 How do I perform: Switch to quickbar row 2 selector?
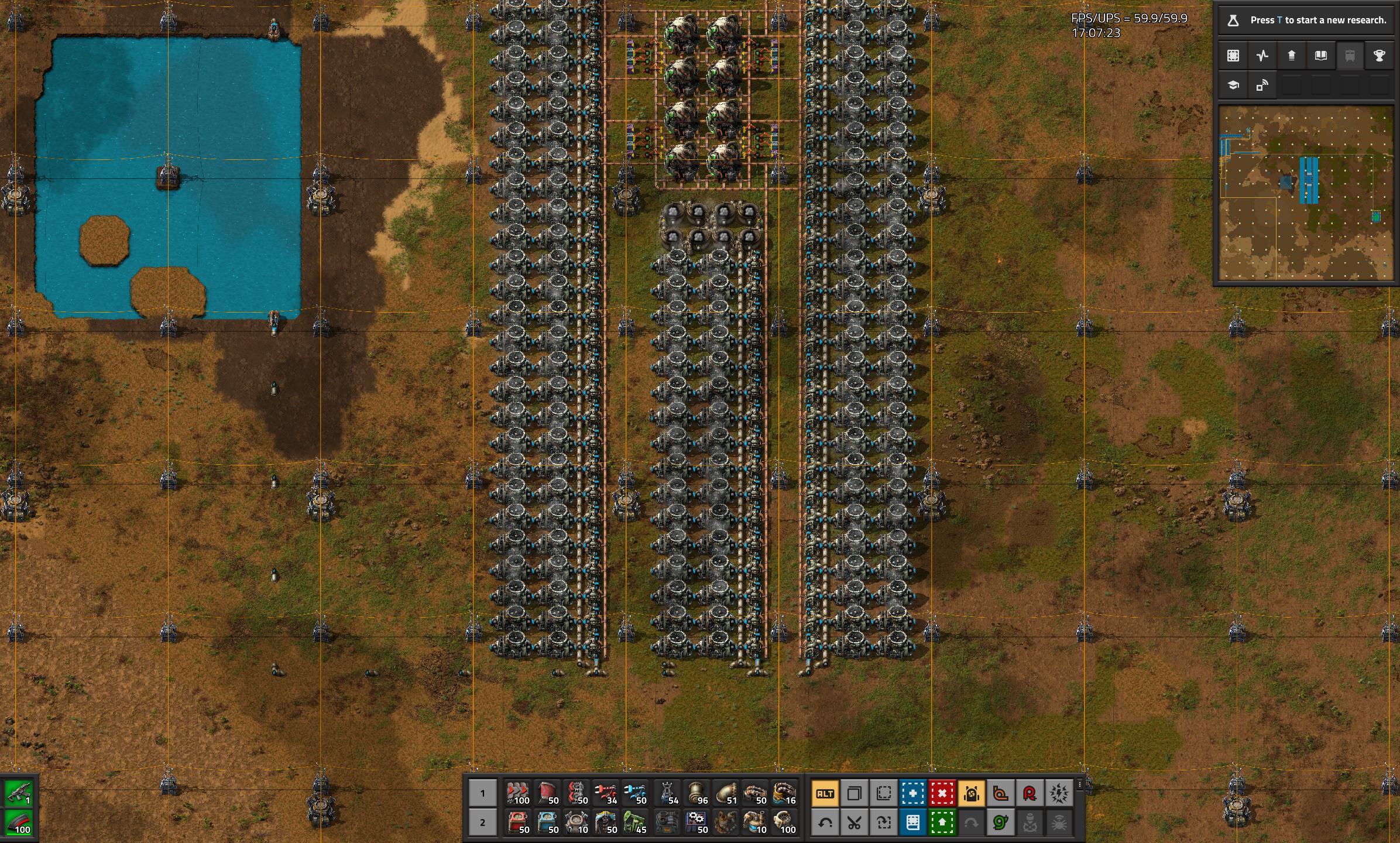click(x=482, y=823)
